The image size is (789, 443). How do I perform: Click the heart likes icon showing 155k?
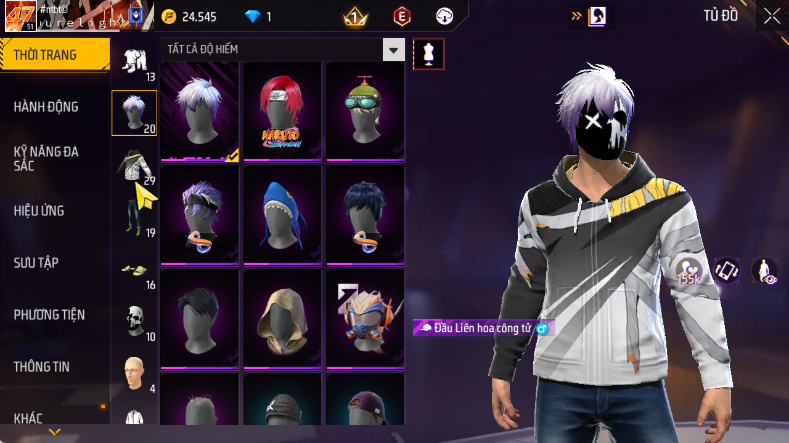687,270
